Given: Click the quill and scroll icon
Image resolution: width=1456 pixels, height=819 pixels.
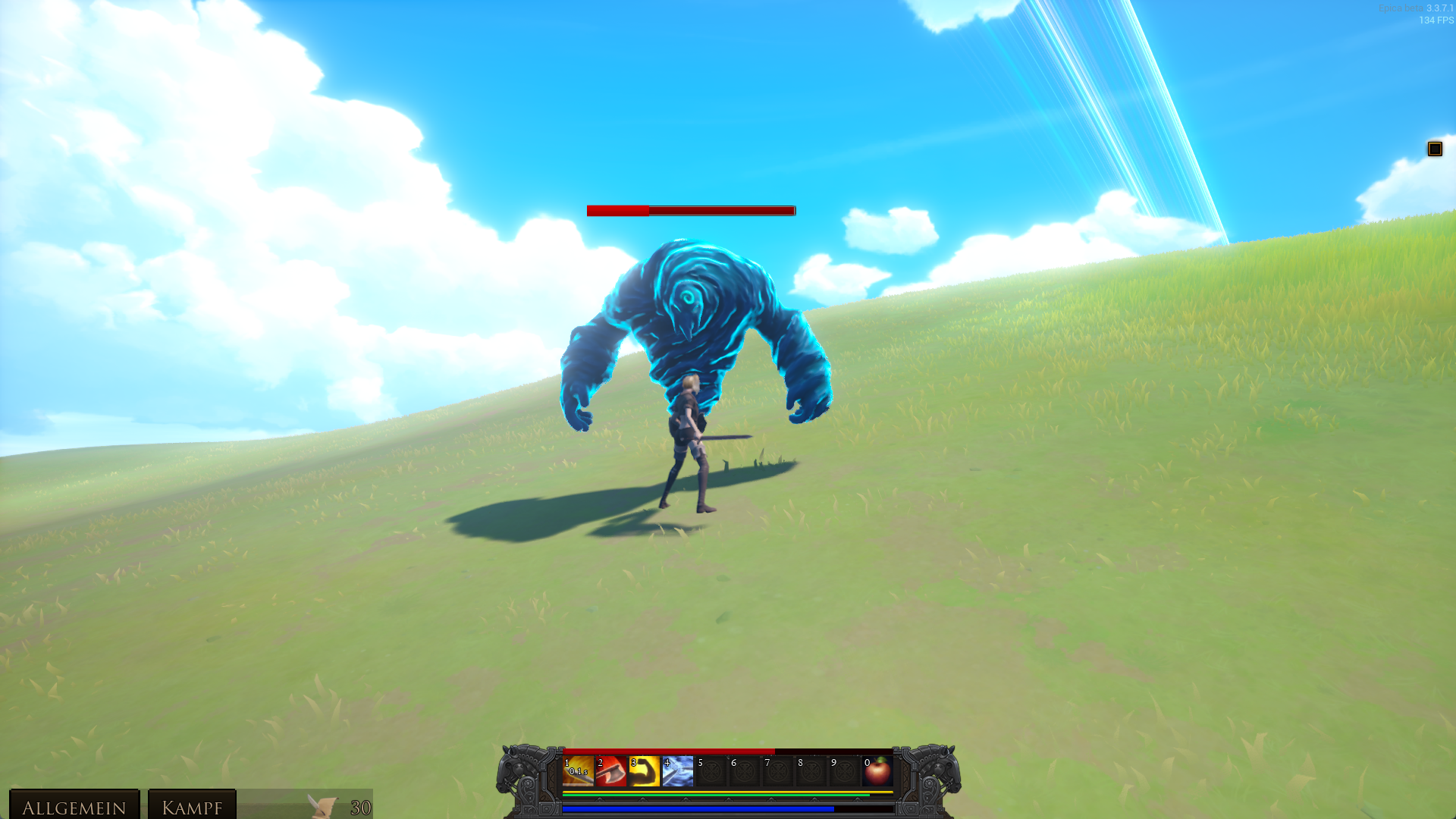Looking at the screenshot, I should [x=322, y=805].
